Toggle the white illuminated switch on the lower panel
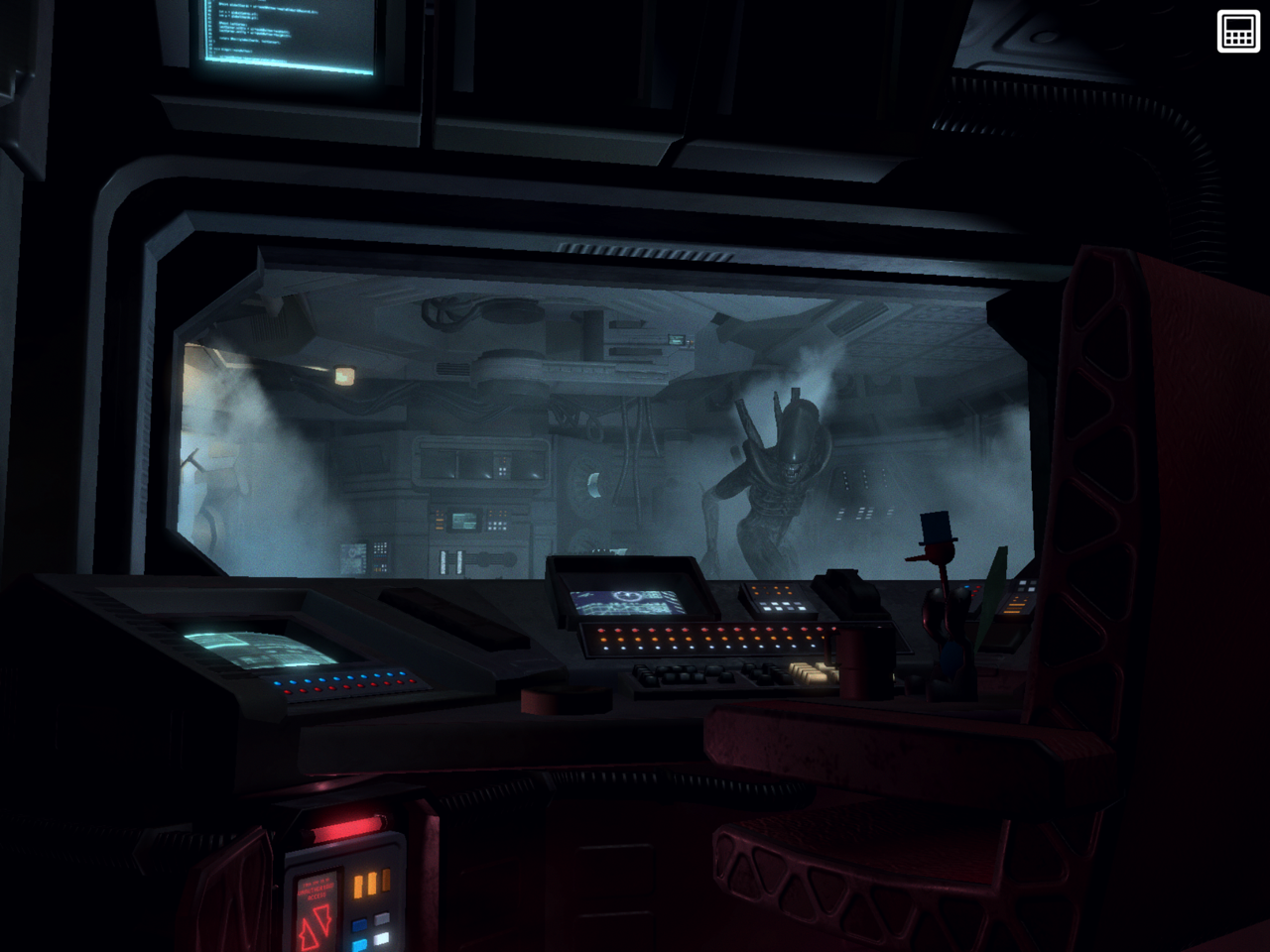This screenshot has width=1270, height=952. (383, 939)
